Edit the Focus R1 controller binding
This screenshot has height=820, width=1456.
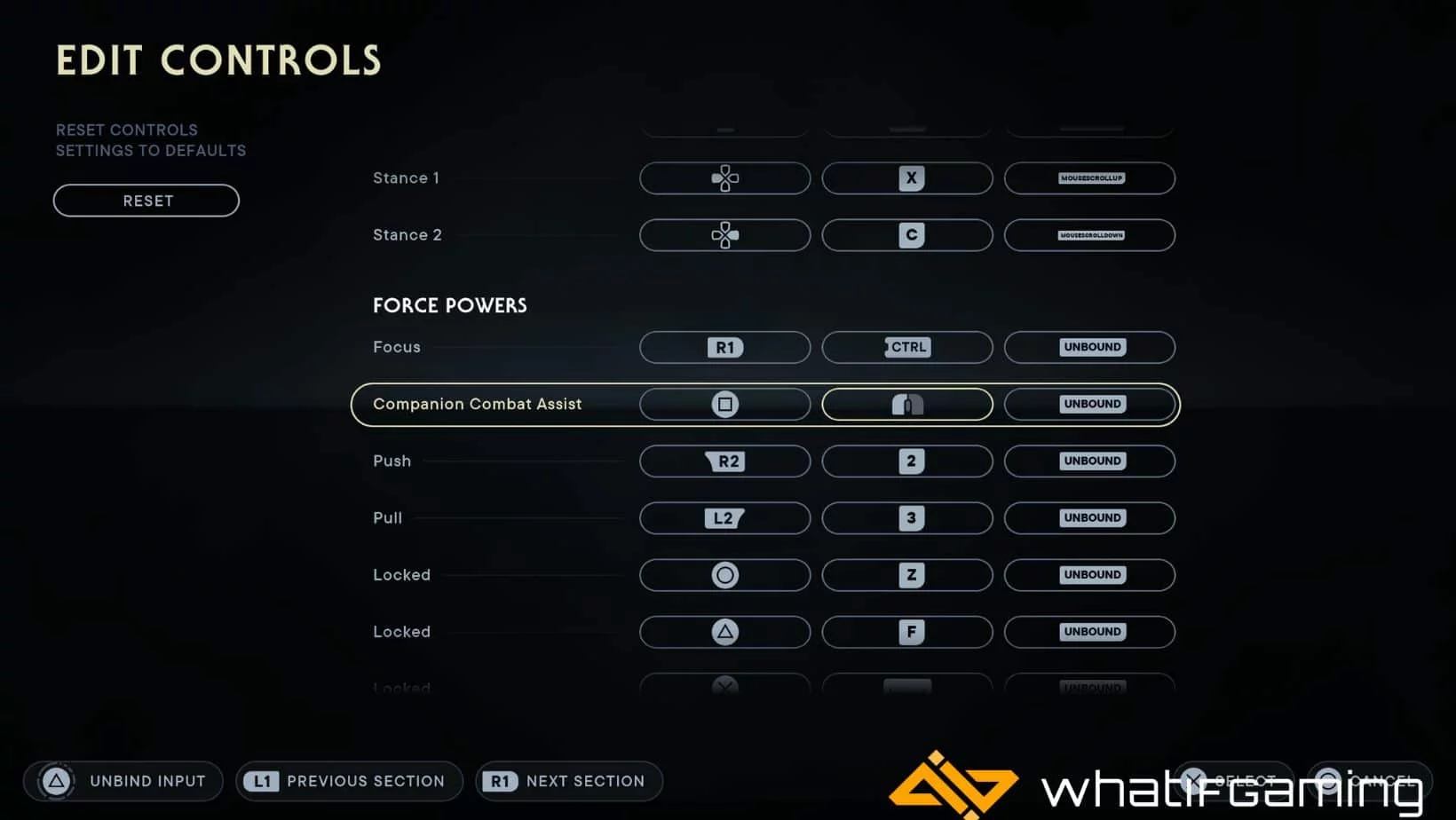pos(724,347)
